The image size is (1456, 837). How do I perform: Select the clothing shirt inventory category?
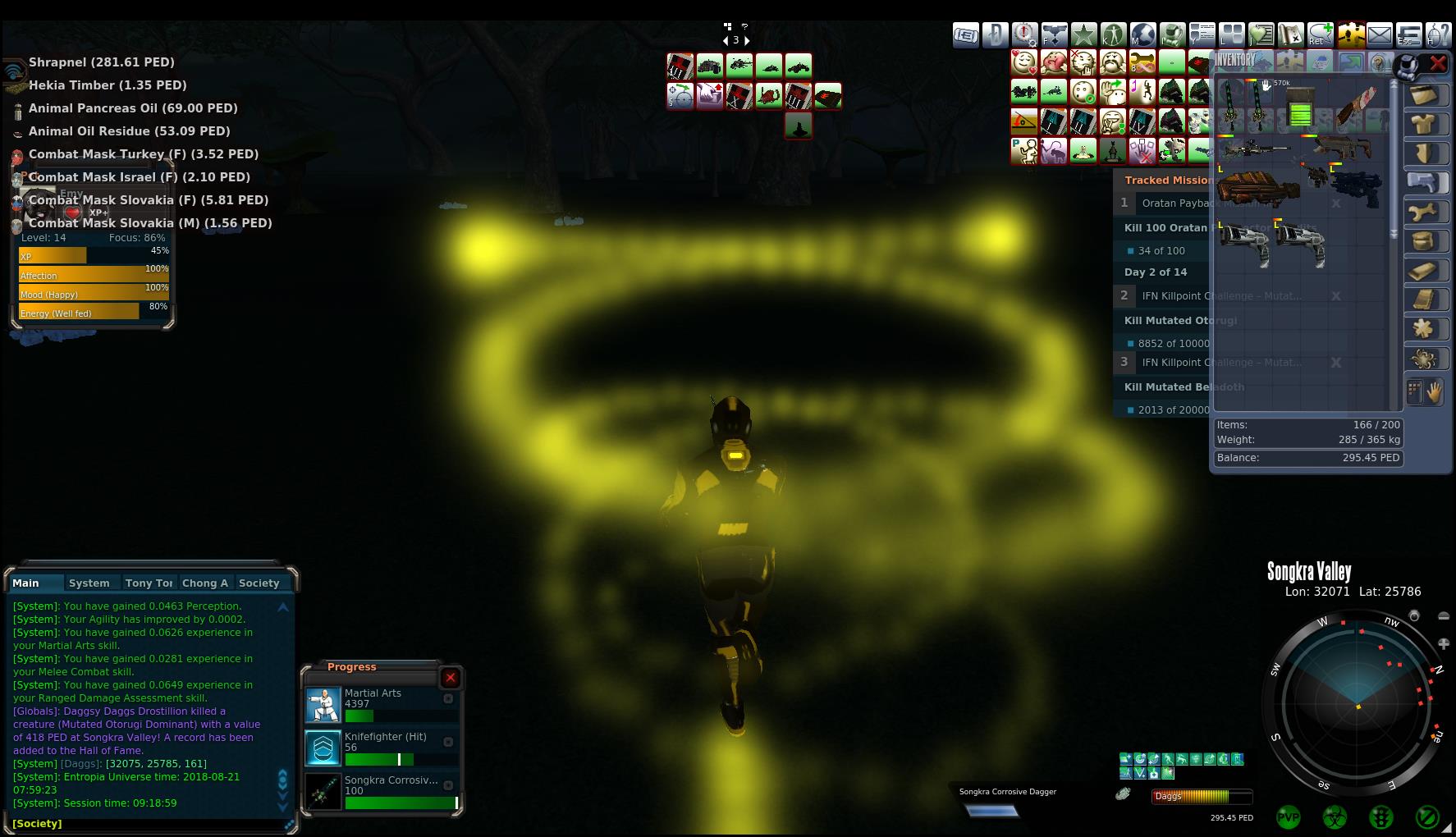[x=1424, y=124]
